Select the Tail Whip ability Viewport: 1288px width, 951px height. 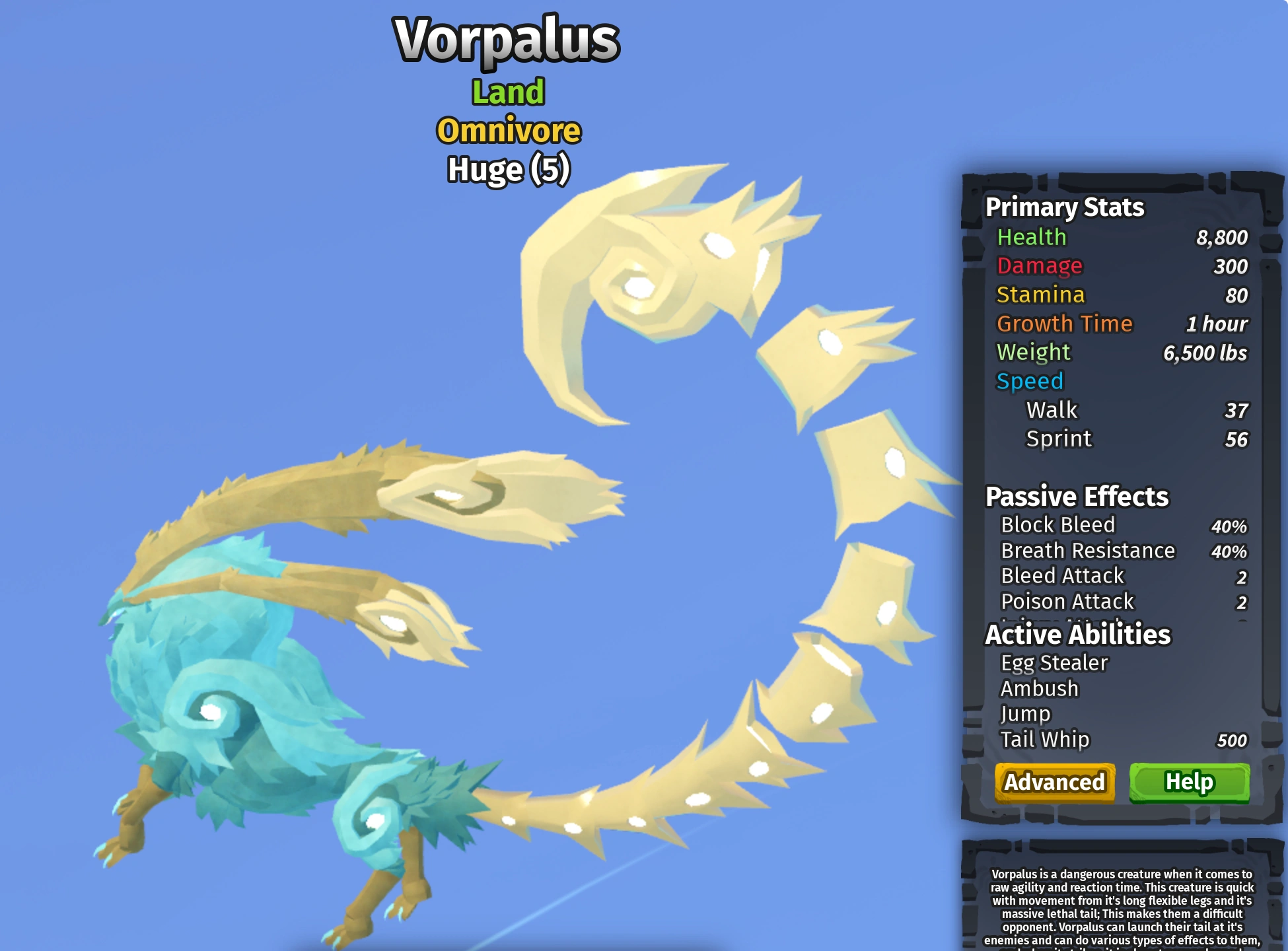(x=1046, y=740)
